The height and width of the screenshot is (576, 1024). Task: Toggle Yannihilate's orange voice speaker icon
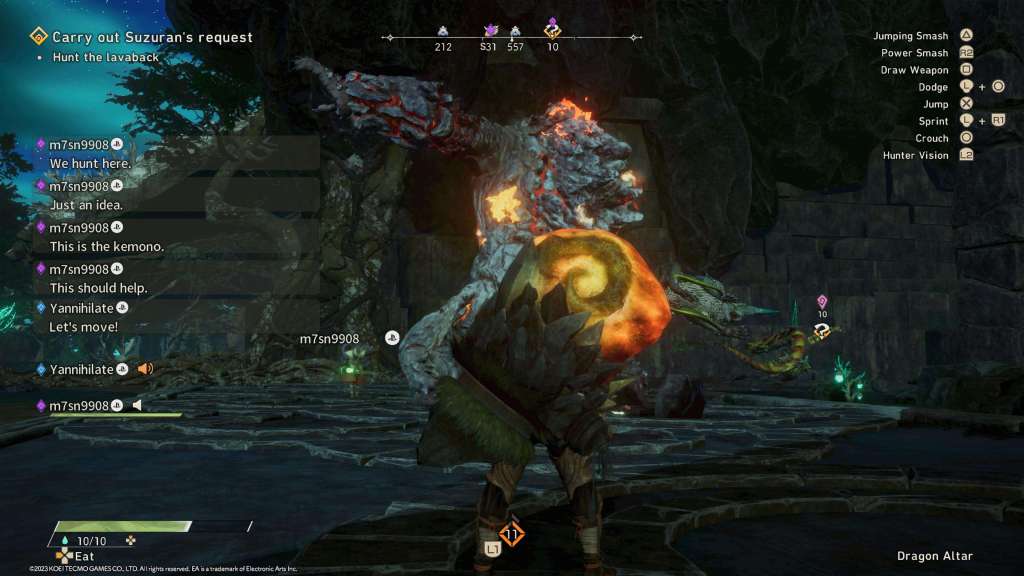(145, 369)
